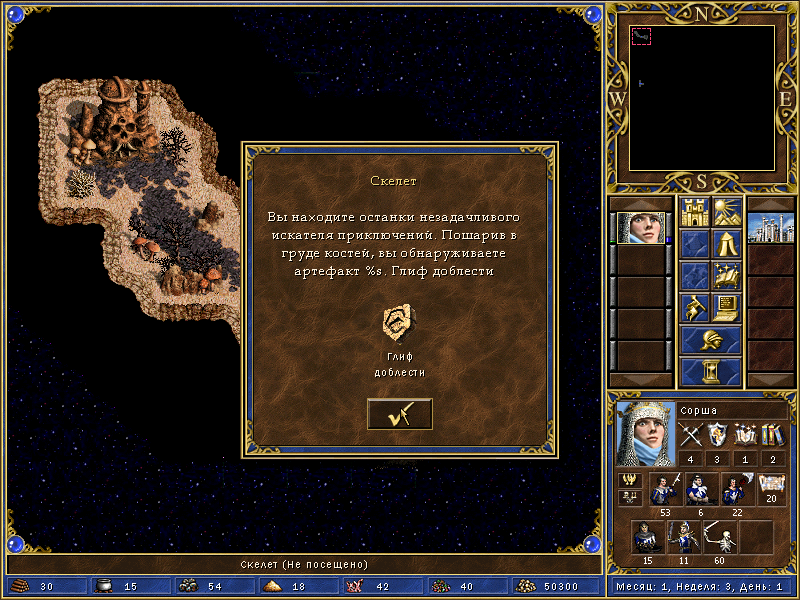The image size is (800, 600).
Task: Confirm the skeleton dialog with the checkmark button
Action: (x=400, y=414)
